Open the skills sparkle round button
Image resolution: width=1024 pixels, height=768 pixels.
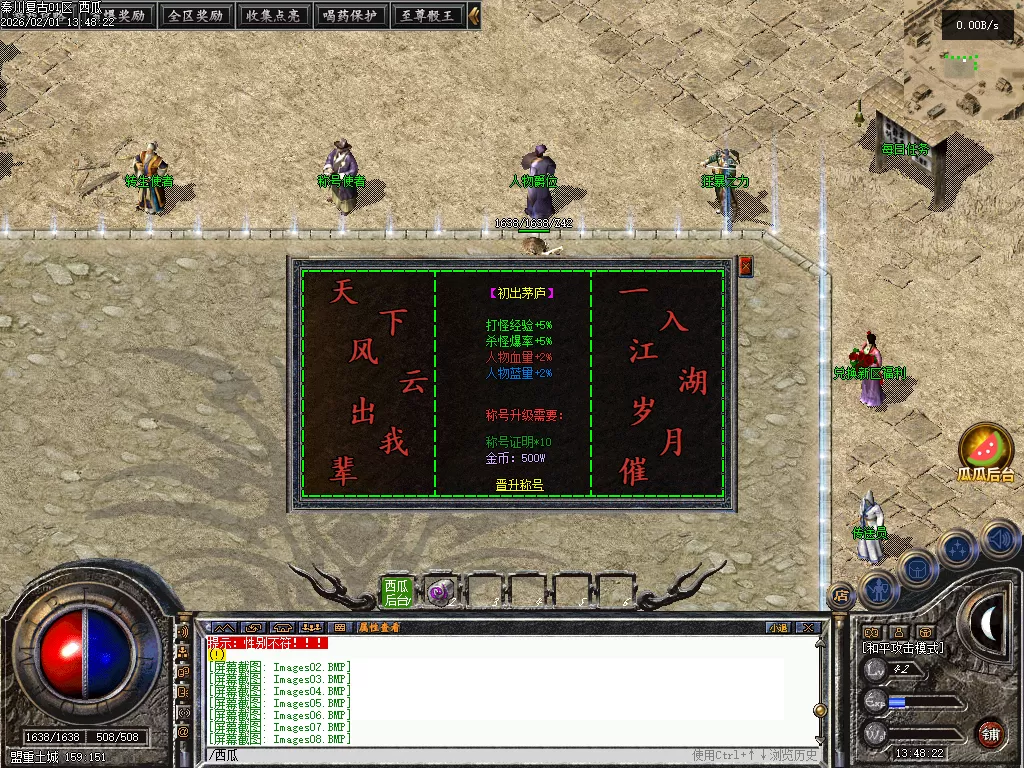pyautogui.click(x=958, y=549)
